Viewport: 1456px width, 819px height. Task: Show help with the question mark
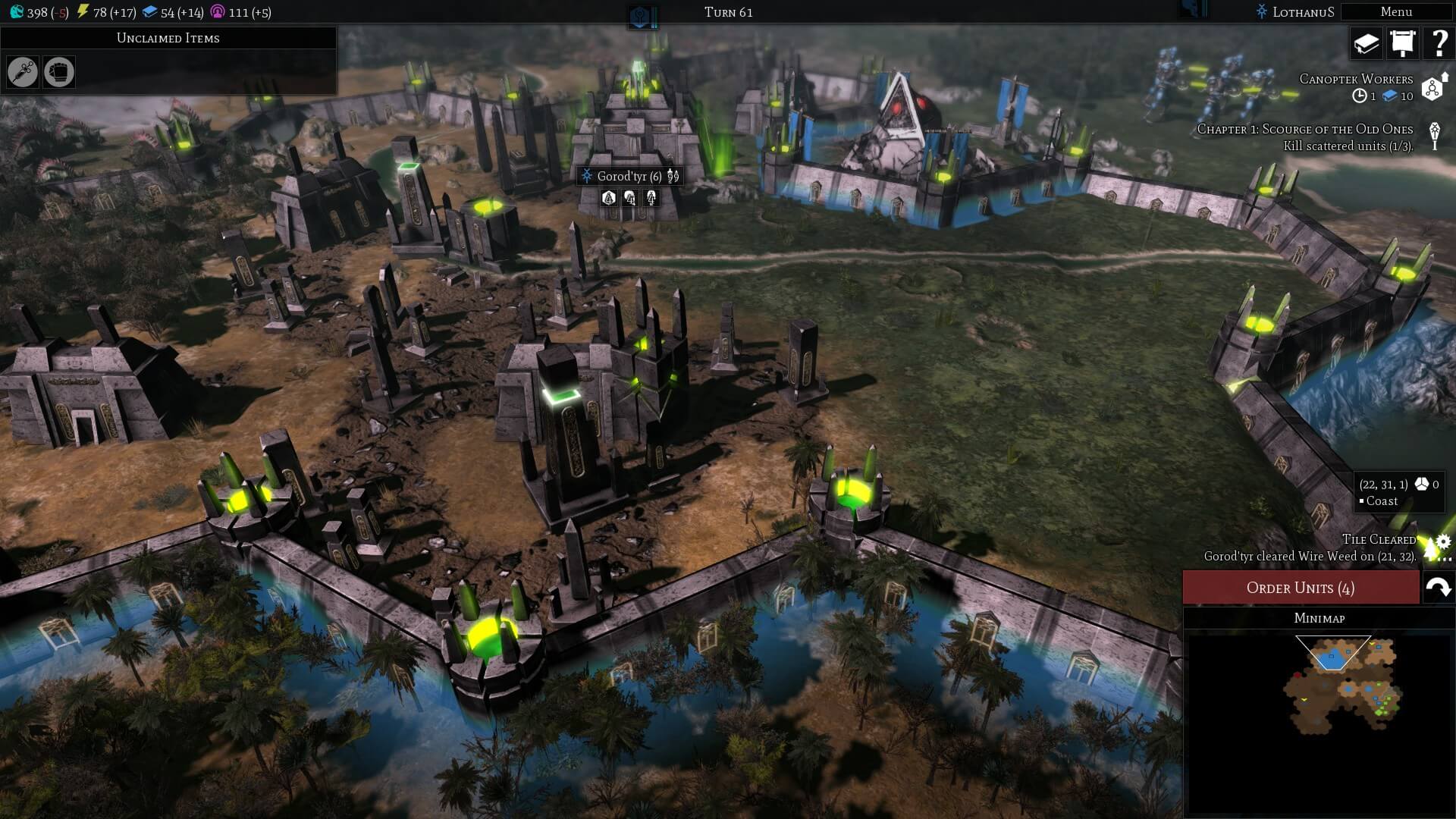pos(1438,44)
